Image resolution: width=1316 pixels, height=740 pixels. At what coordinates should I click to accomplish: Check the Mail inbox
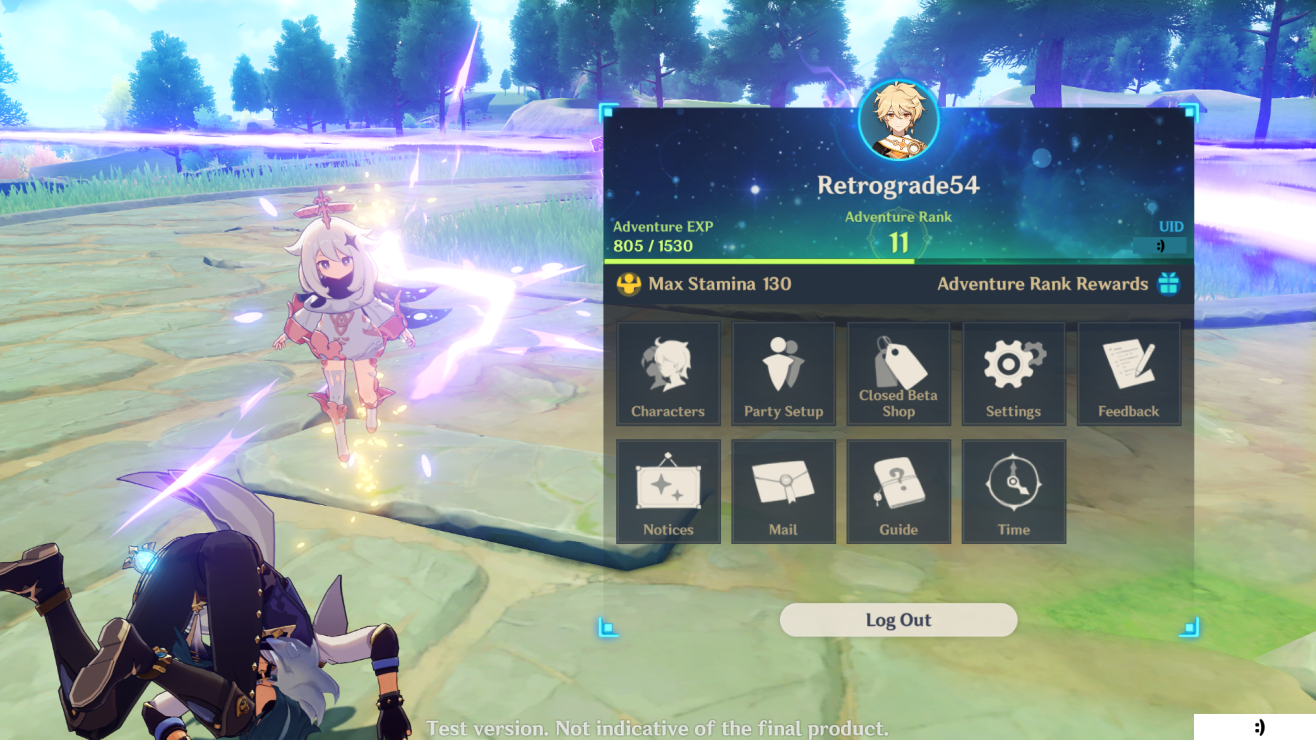pyautogui.click(x=783, y=492)
